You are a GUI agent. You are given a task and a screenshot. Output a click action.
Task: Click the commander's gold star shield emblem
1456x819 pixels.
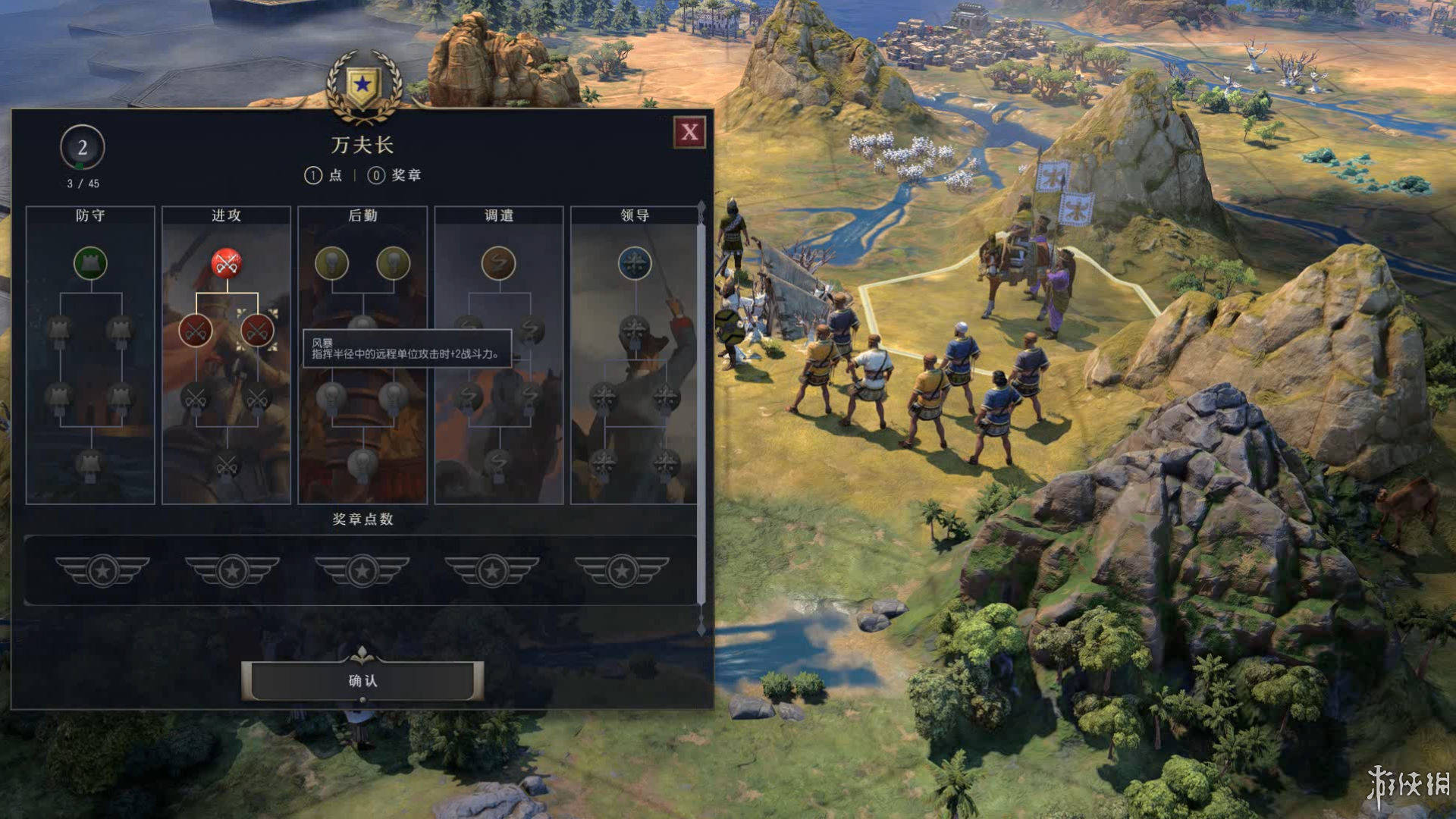pos(363,85)
